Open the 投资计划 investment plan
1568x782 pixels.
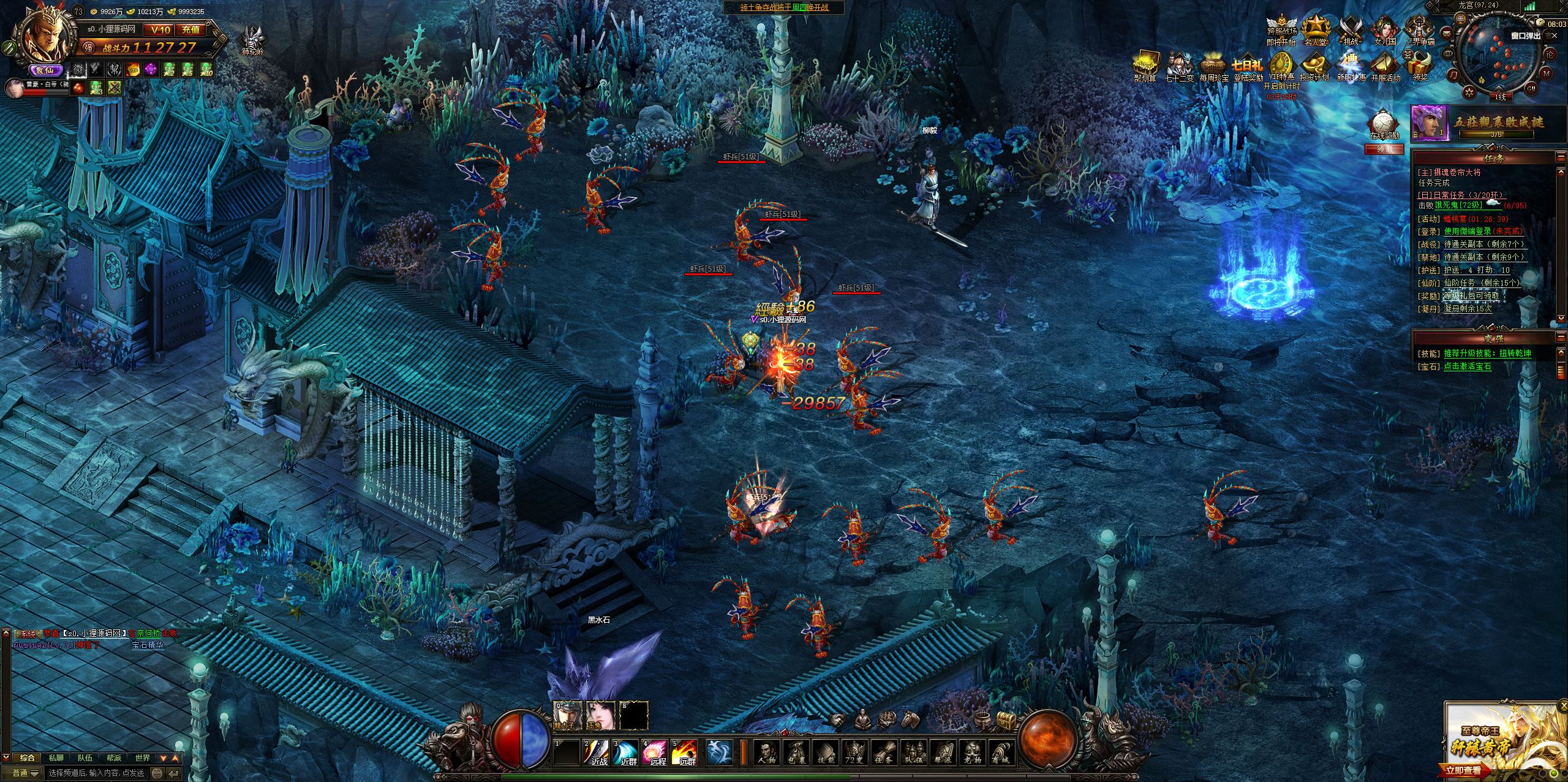coord(1314,67)
